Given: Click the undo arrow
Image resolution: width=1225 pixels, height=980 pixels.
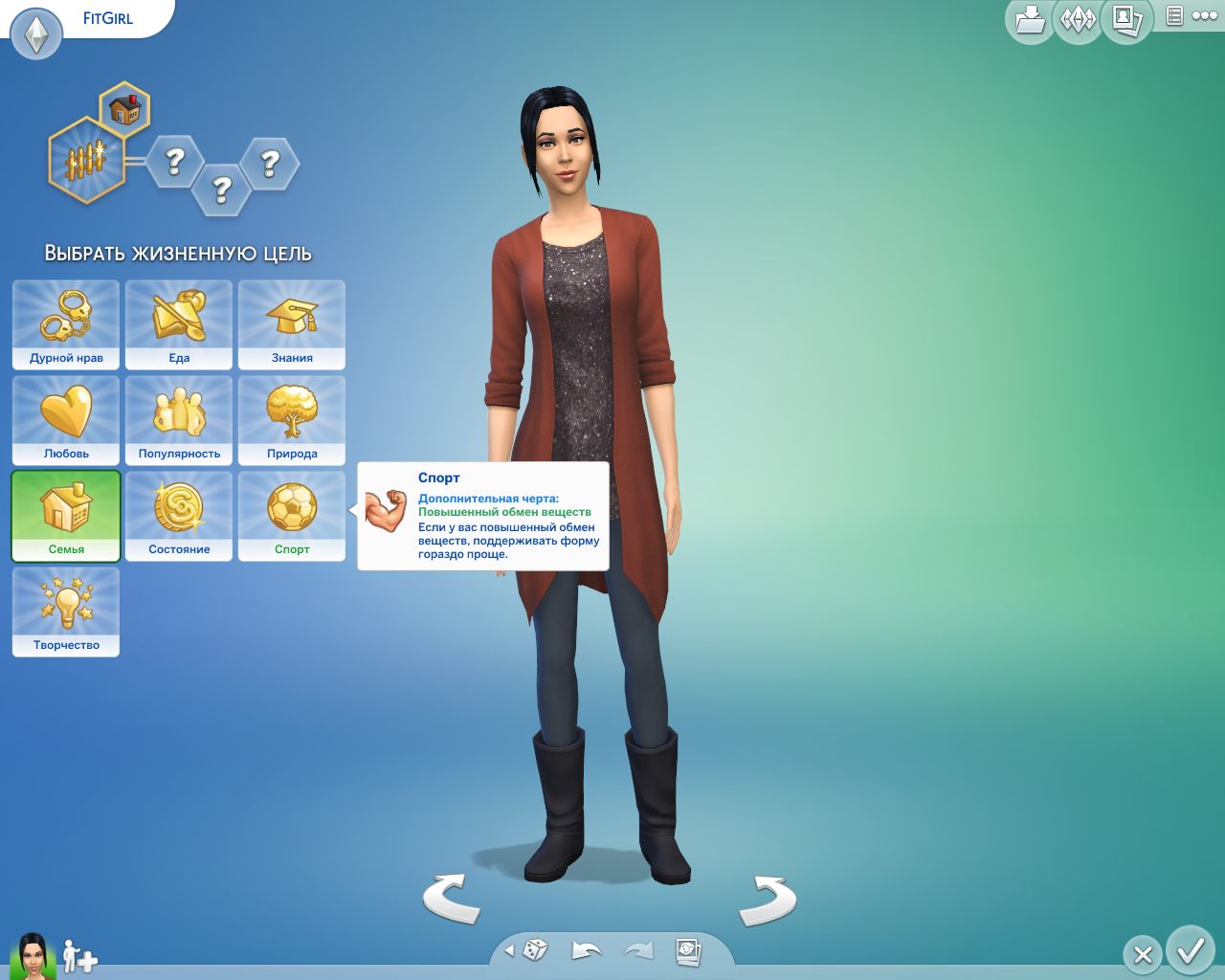Looking at the screenshot, I should click(x=588, y=950).
